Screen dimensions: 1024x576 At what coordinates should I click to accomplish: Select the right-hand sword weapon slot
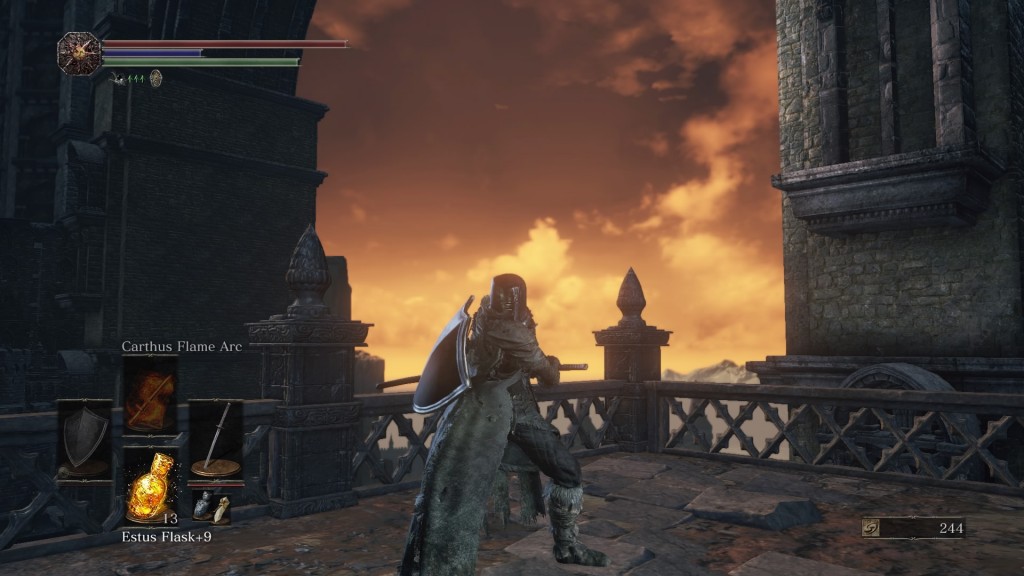(215, 439)
